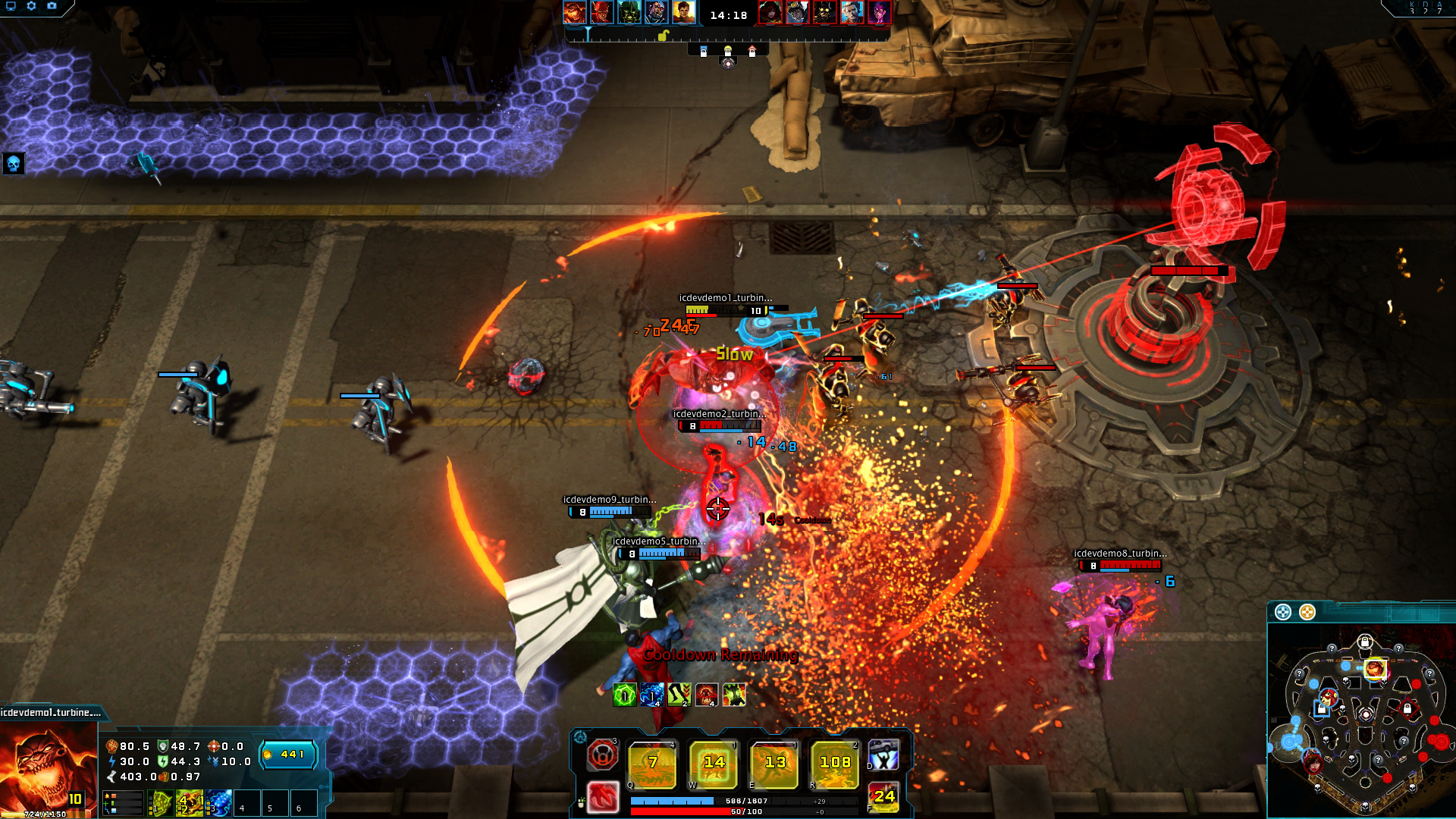Use the blue orb item in slot 3

point(219,803)
